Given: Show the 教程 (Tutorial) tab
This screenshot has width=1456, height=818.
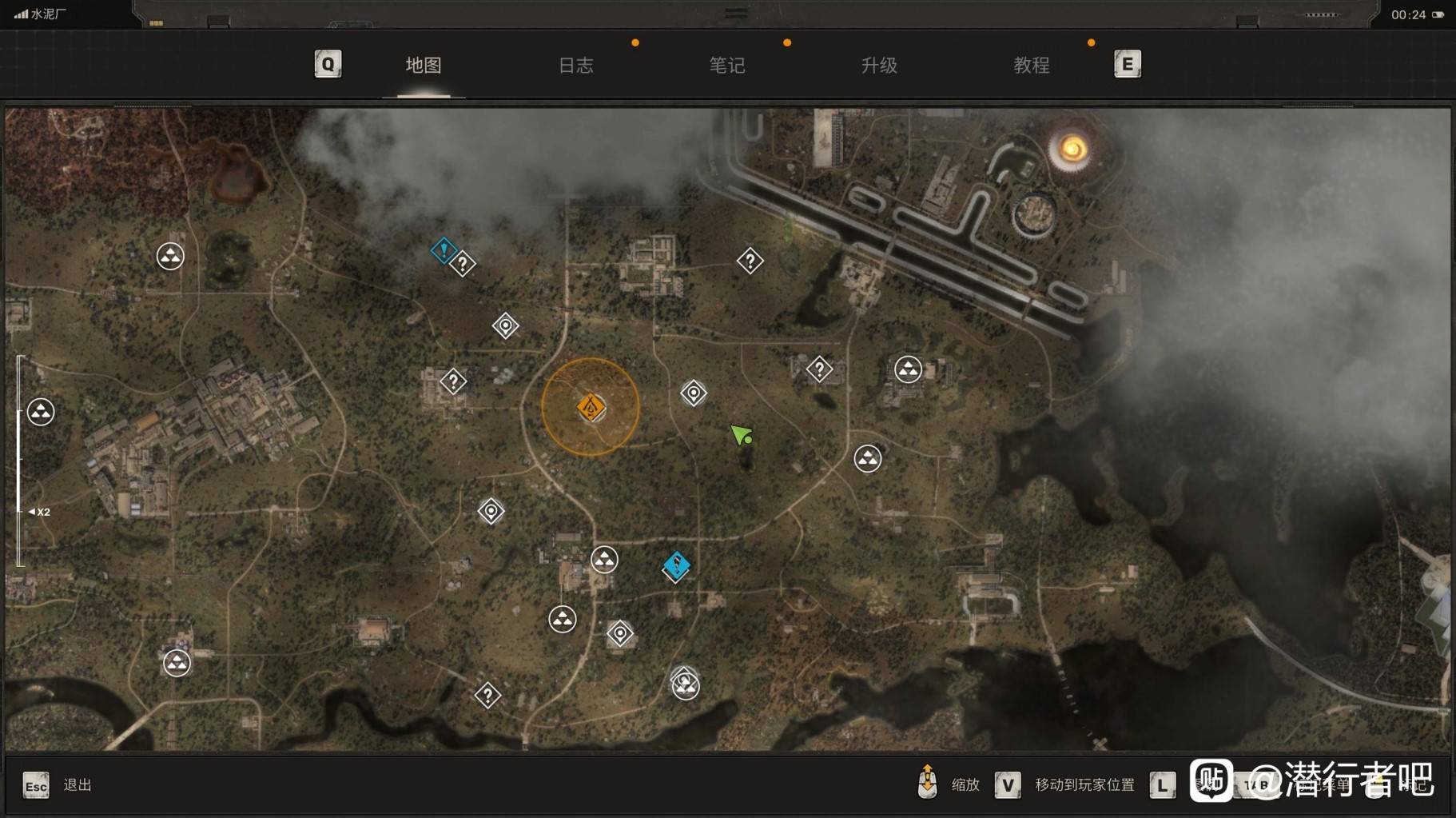Looking at the screenshot, I should (1031, 66).
